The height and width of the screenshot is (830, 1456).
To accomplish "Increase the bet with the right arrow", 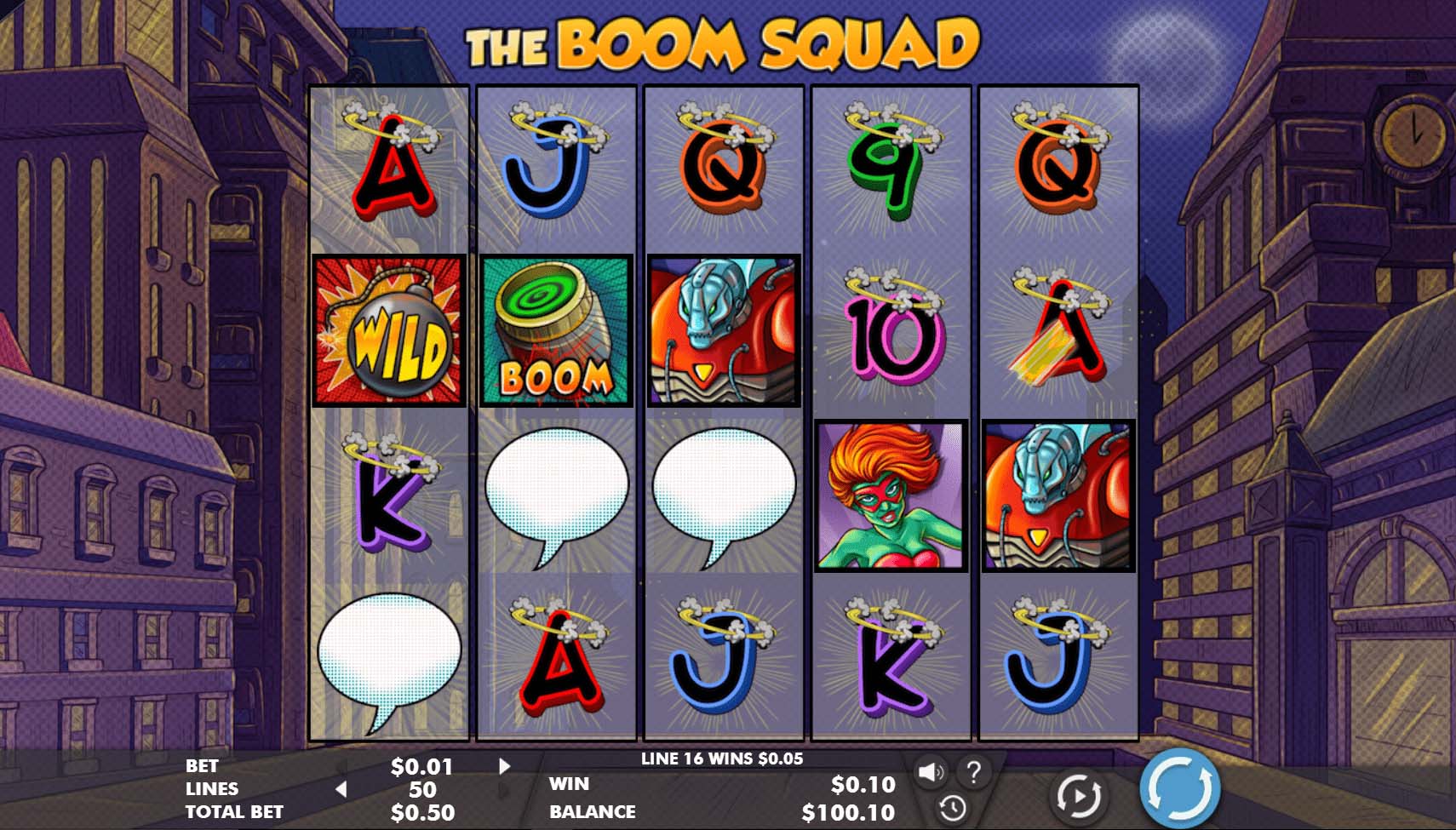I will click(x=504, y=765).
